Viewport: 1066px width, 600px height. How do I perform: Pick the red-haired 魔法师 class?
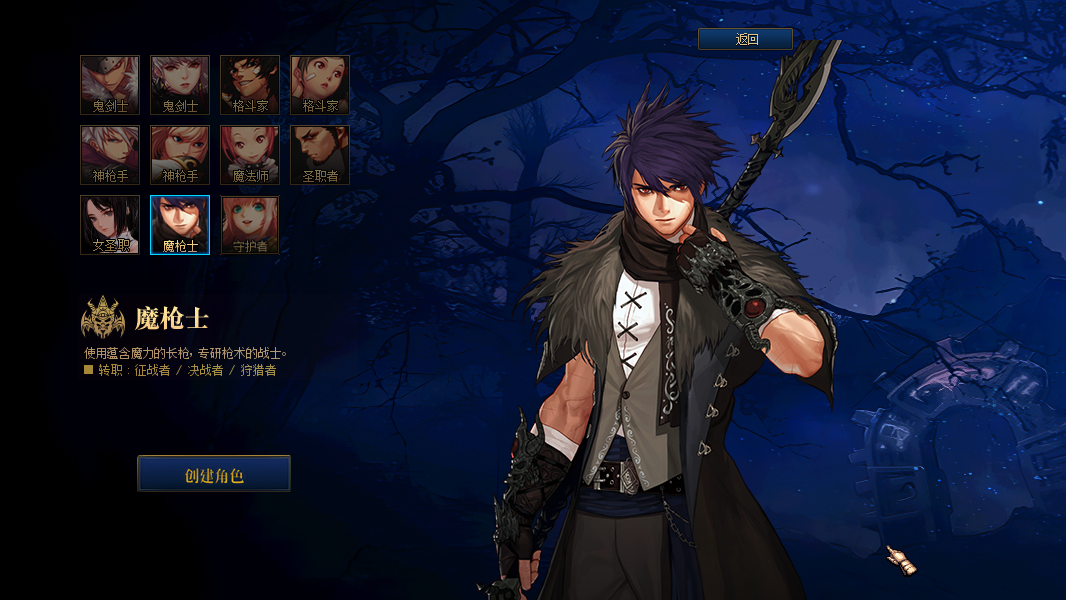[x=250, y=155]
